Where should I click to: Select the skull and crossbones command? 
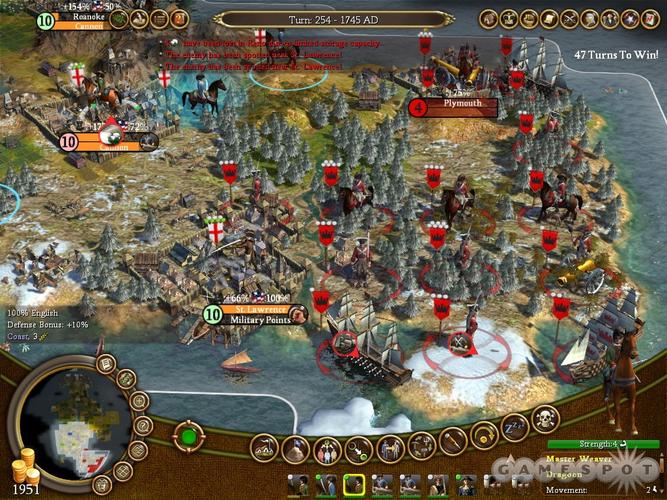point(547,420)
